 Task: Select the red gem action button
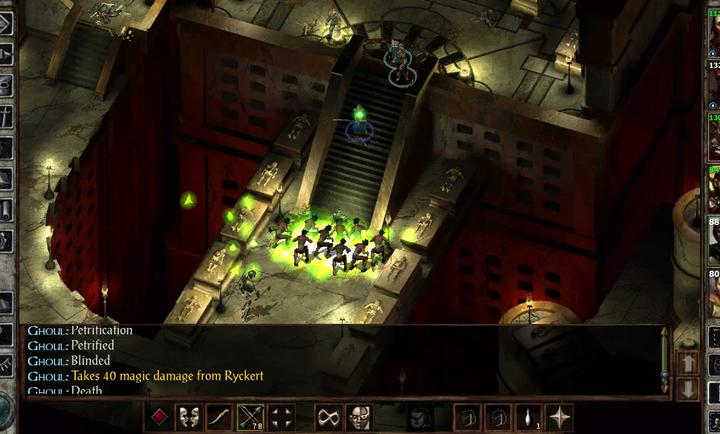coord(159,417)
